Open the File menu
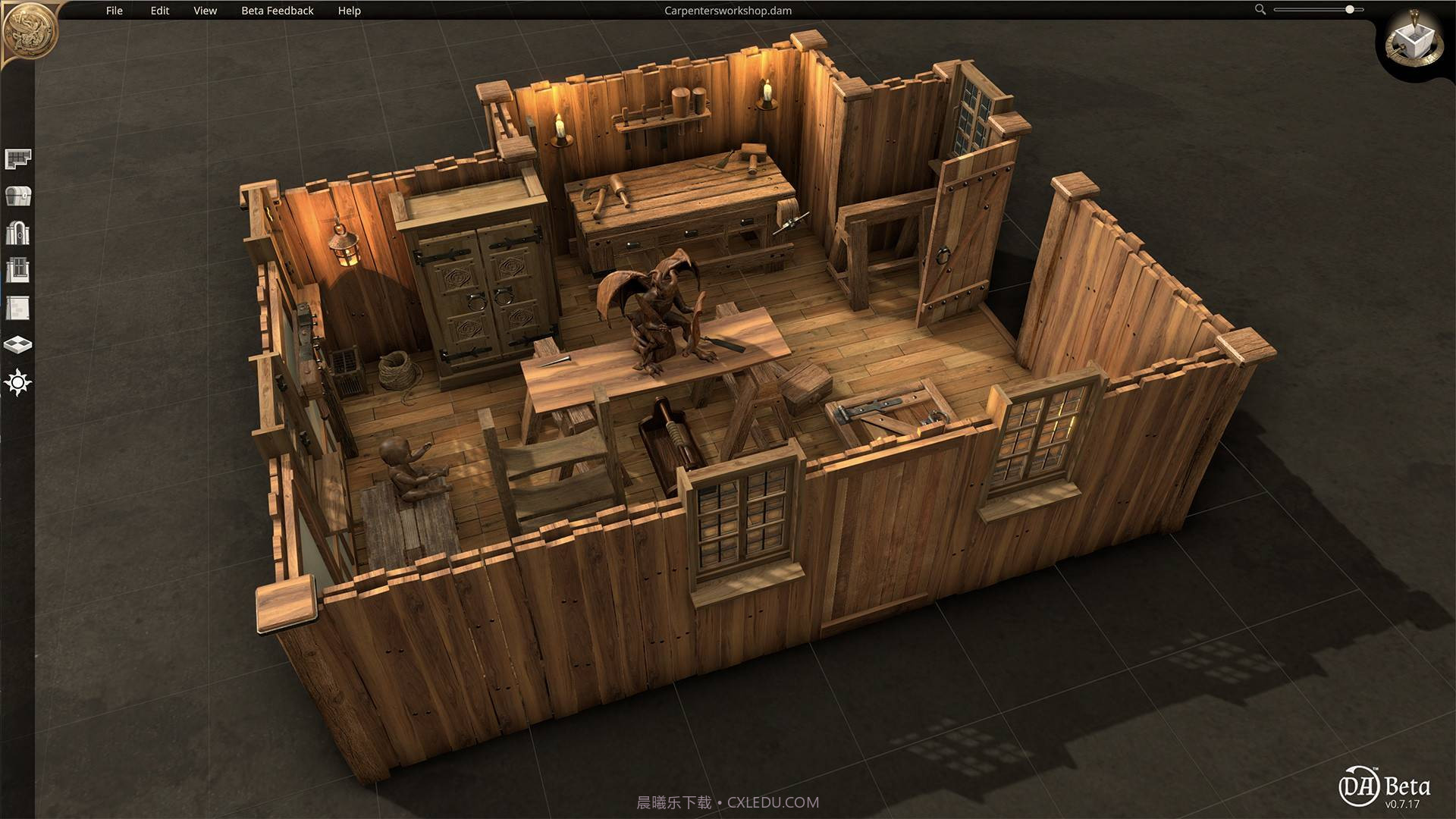 coord(115,11)
